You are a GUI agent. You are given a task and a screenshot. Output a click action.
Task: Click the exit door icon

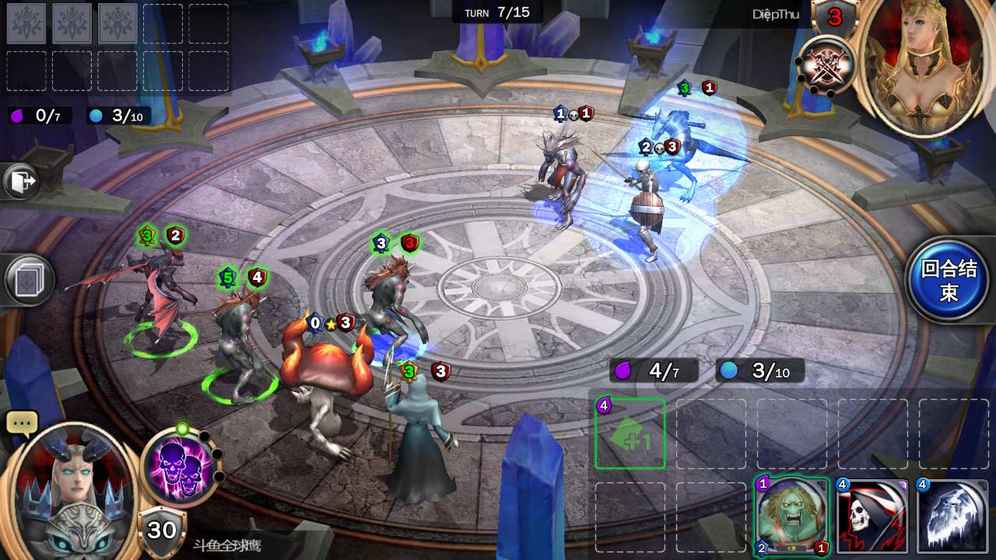(x=21, y=181)
